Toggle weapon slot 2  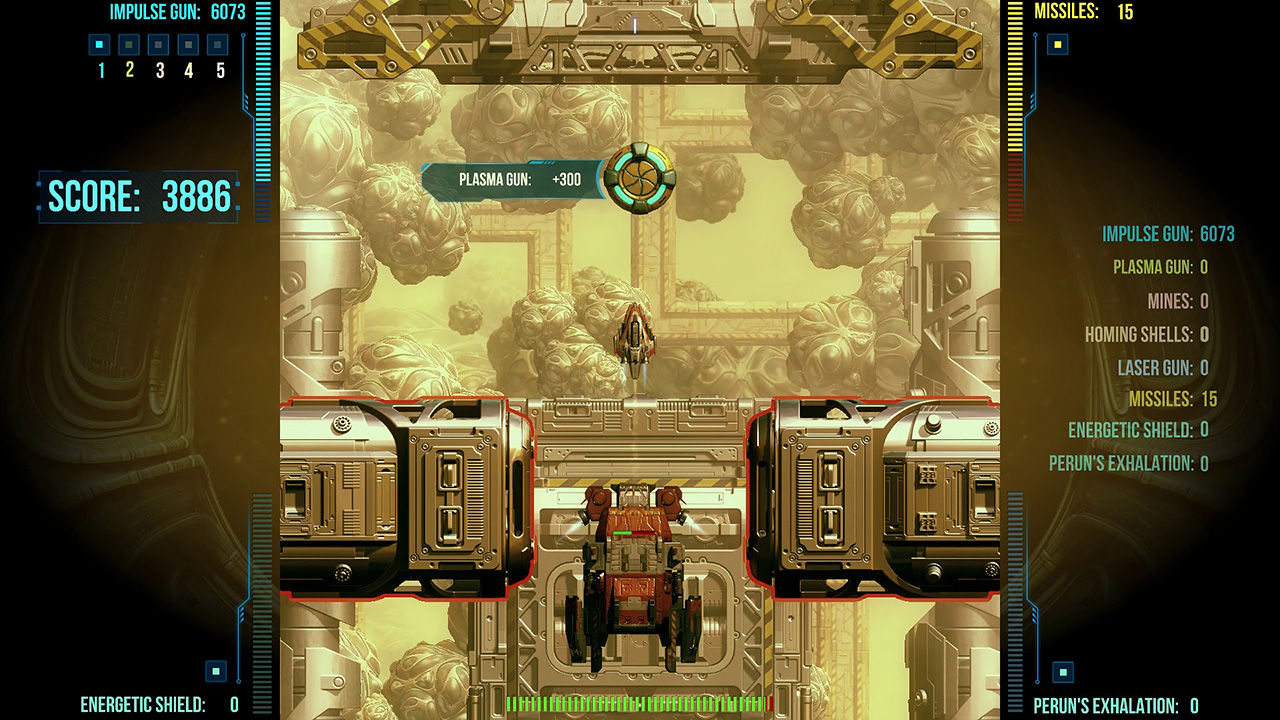tap(127, 44)
